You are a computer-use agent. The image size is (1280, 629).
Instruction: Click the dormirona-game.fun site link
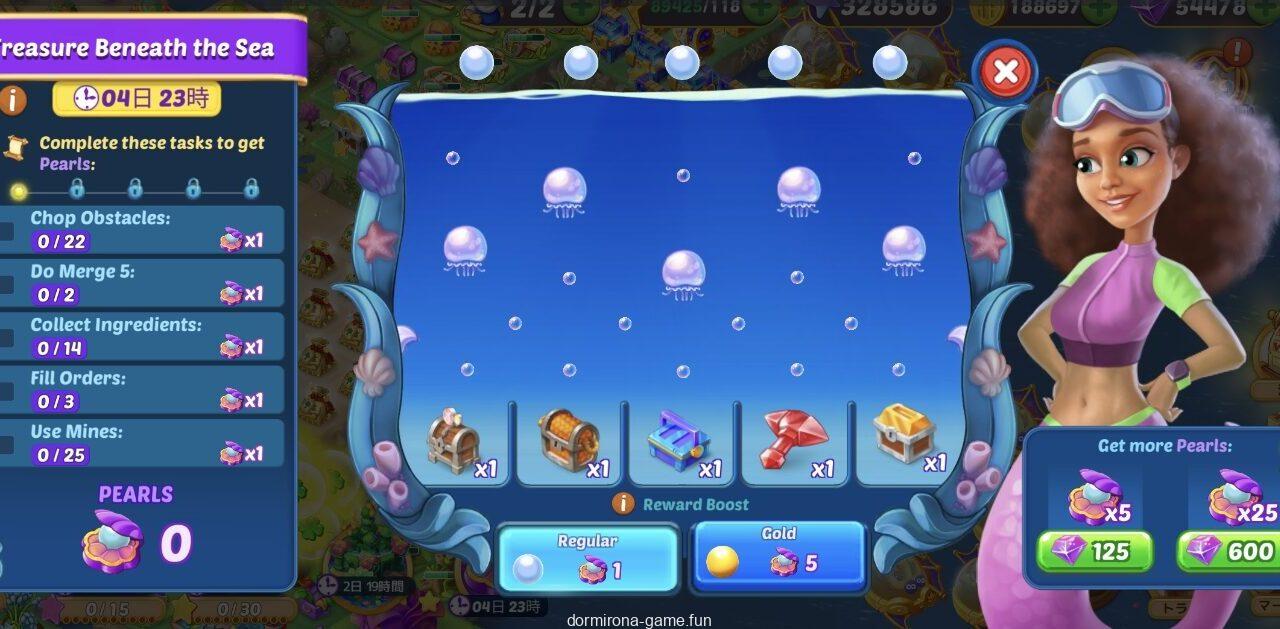click(x=639, y=620)
